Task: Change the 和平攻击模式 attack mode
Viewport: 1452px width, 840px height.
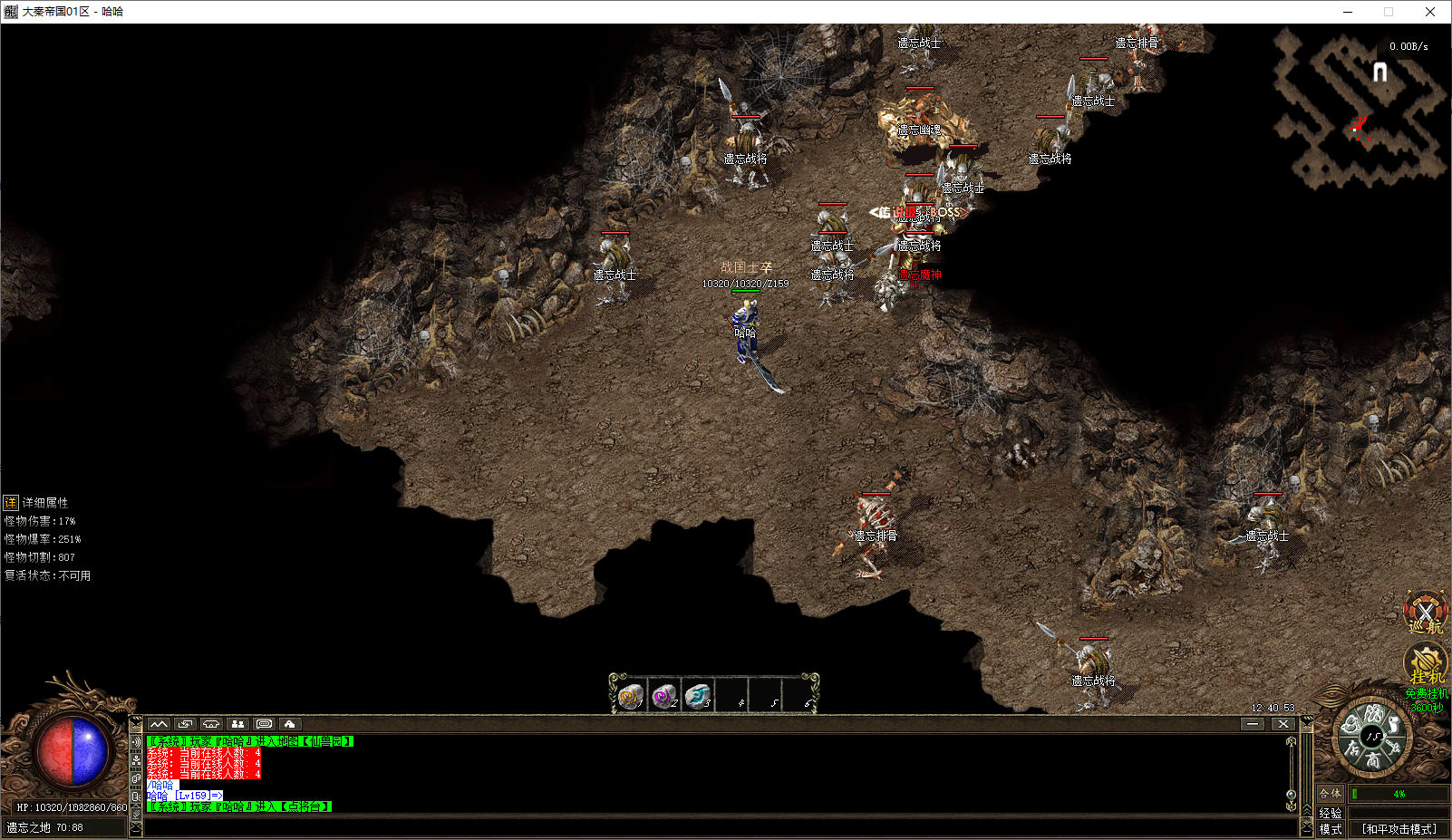Action: [x=1399, y=828]
